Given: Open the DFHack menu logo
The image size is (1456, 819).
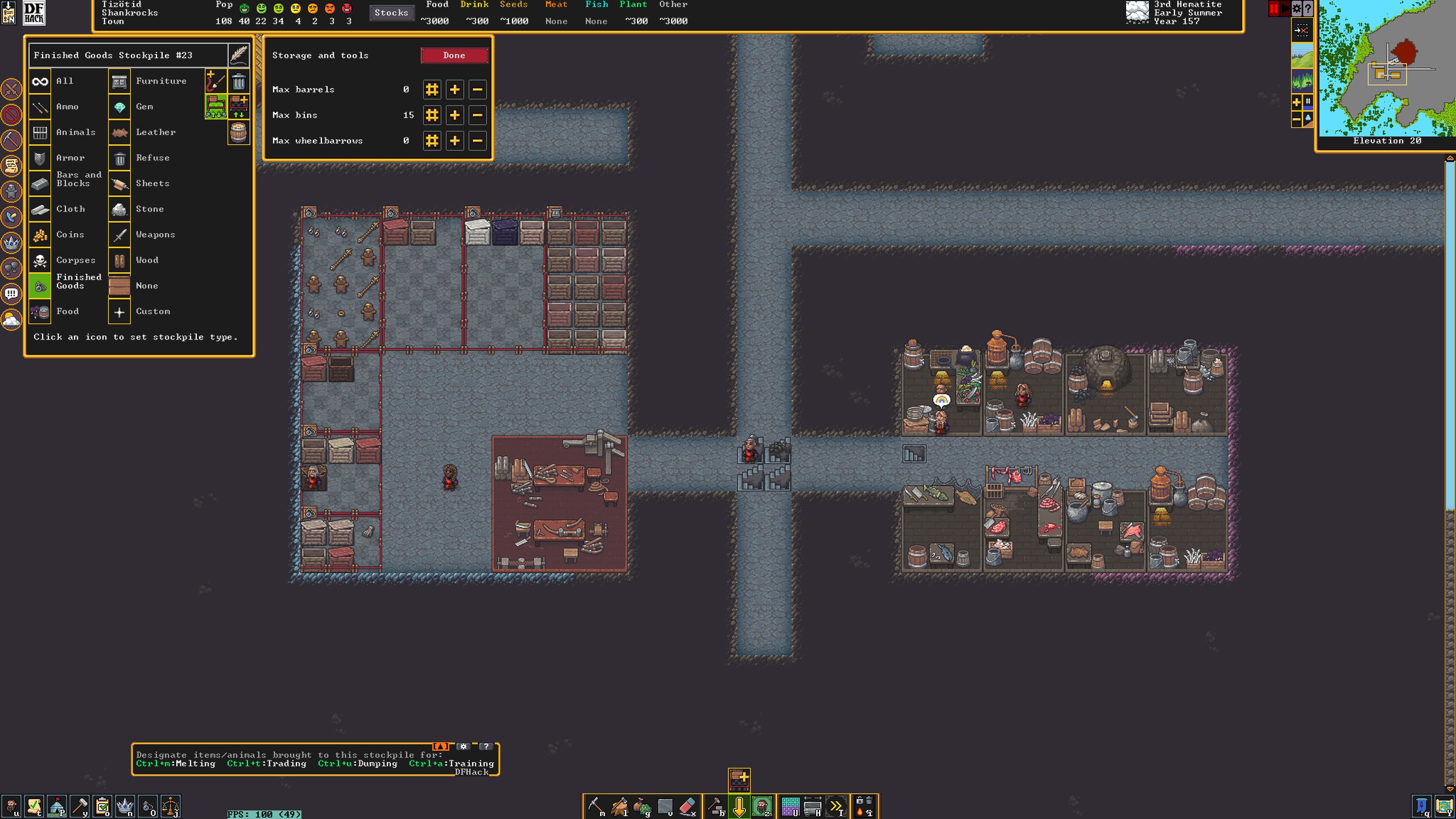Looking at the screenshot, I should (x=34, y=13).
